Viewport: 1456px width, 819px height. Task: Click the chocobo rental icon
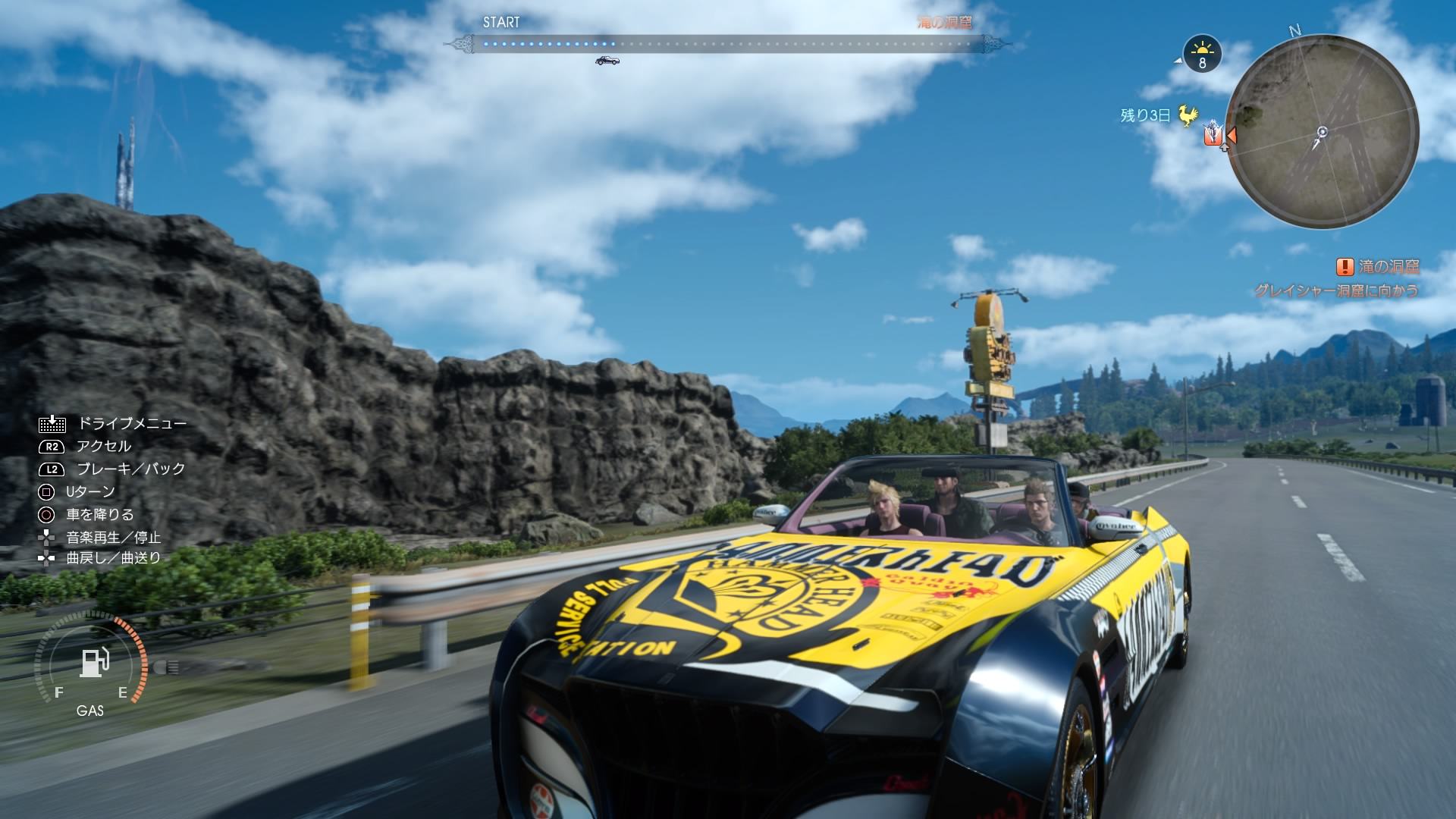tap(1188, 115)
